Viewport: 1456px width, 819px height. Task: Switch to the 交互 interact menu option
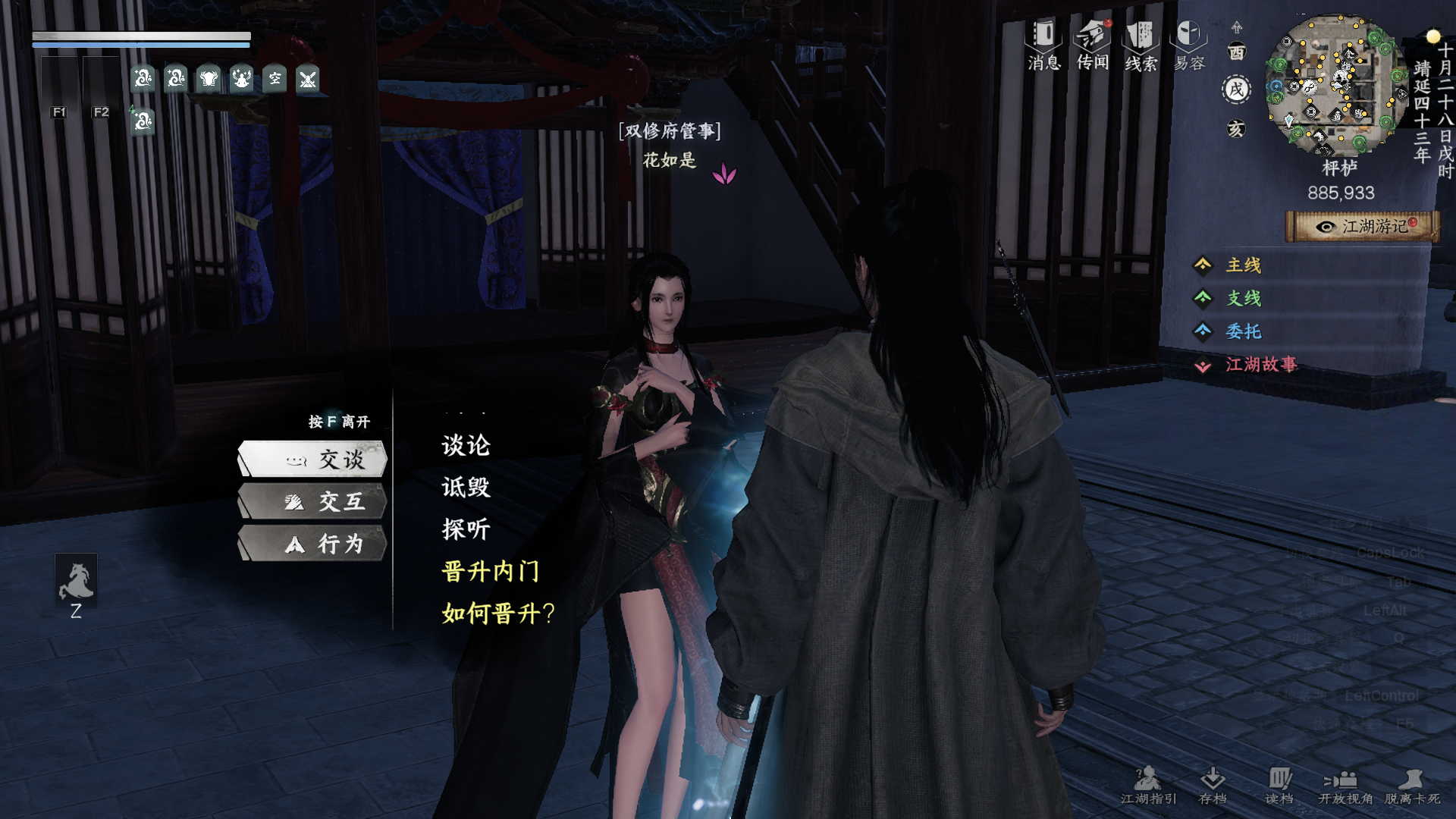coord(312,501)
